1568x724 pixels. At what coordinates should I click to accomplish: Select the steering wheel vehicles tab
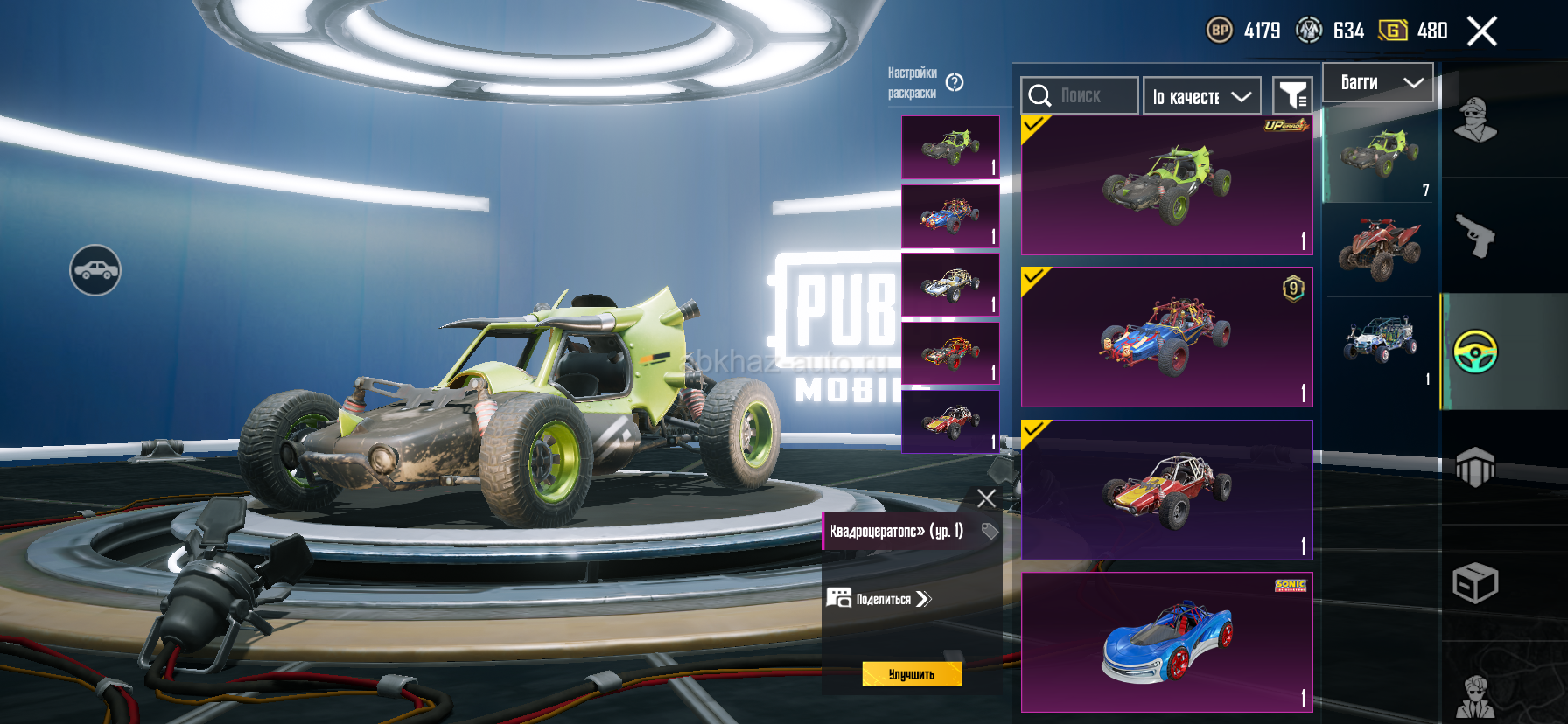click(x=1475, y=352)
